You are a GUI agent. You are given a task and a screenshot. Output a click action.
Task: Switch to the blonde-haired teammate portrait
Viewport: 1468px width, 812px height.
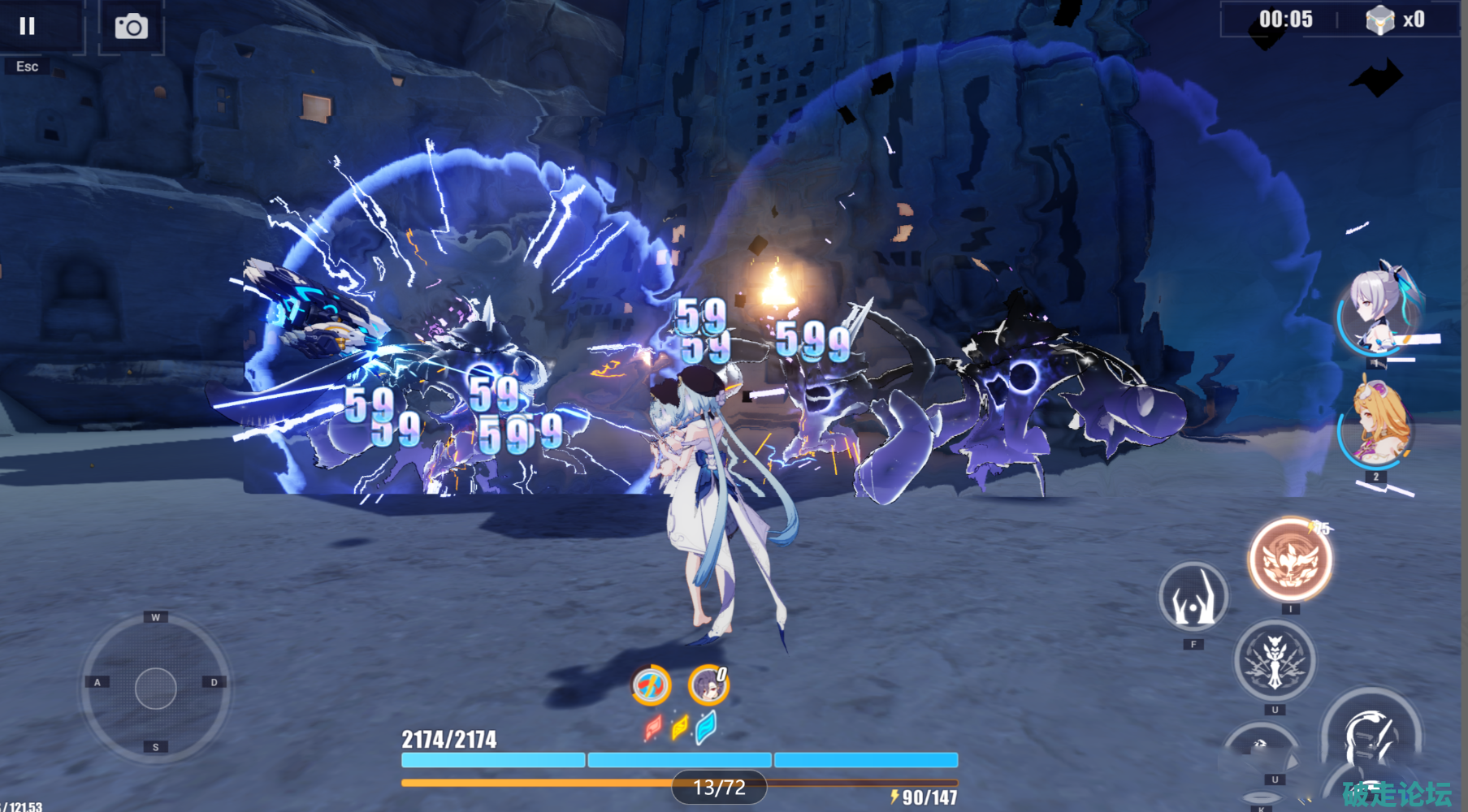(1376, 426)
